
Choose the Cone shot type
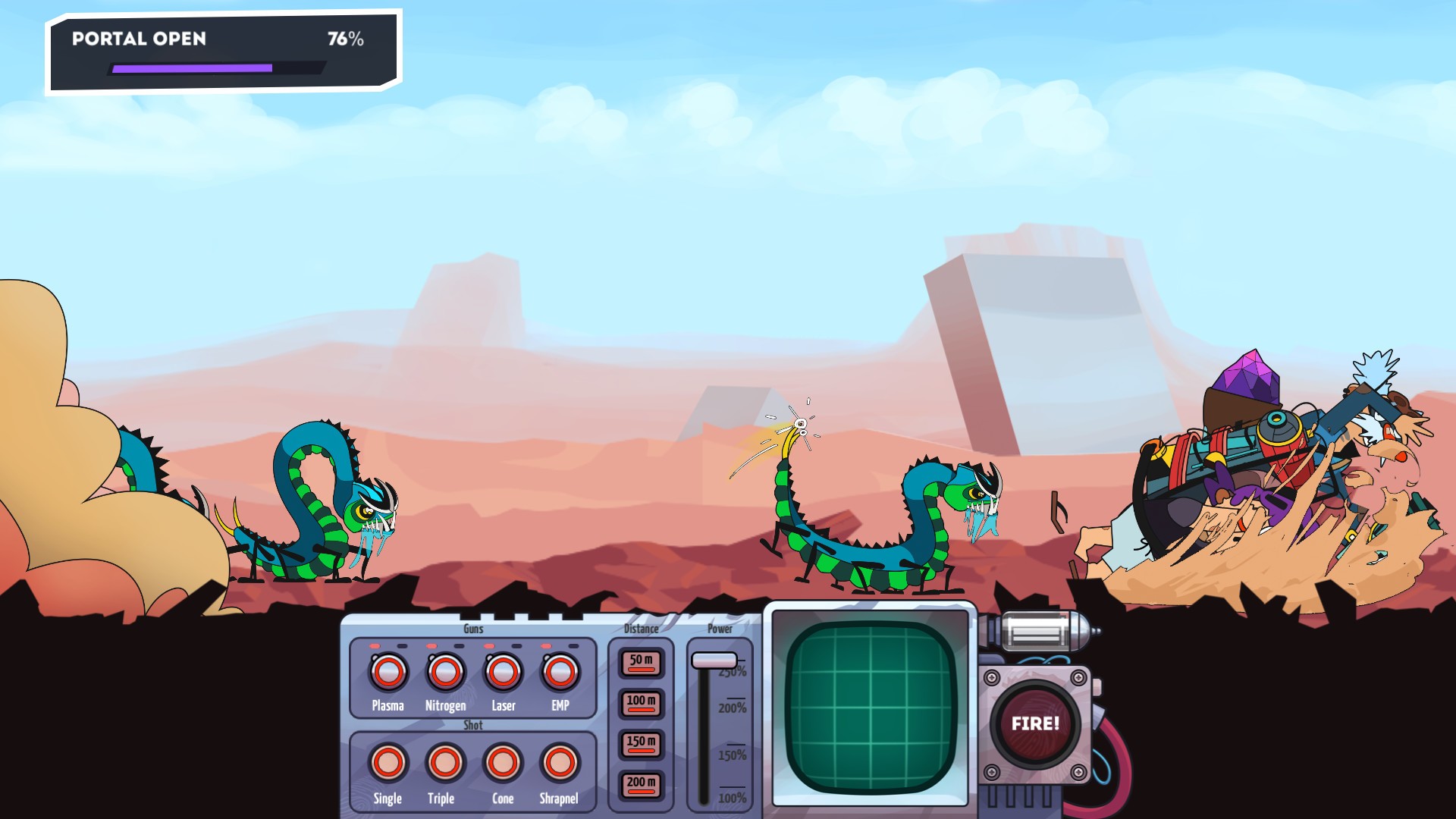(503, 764)
